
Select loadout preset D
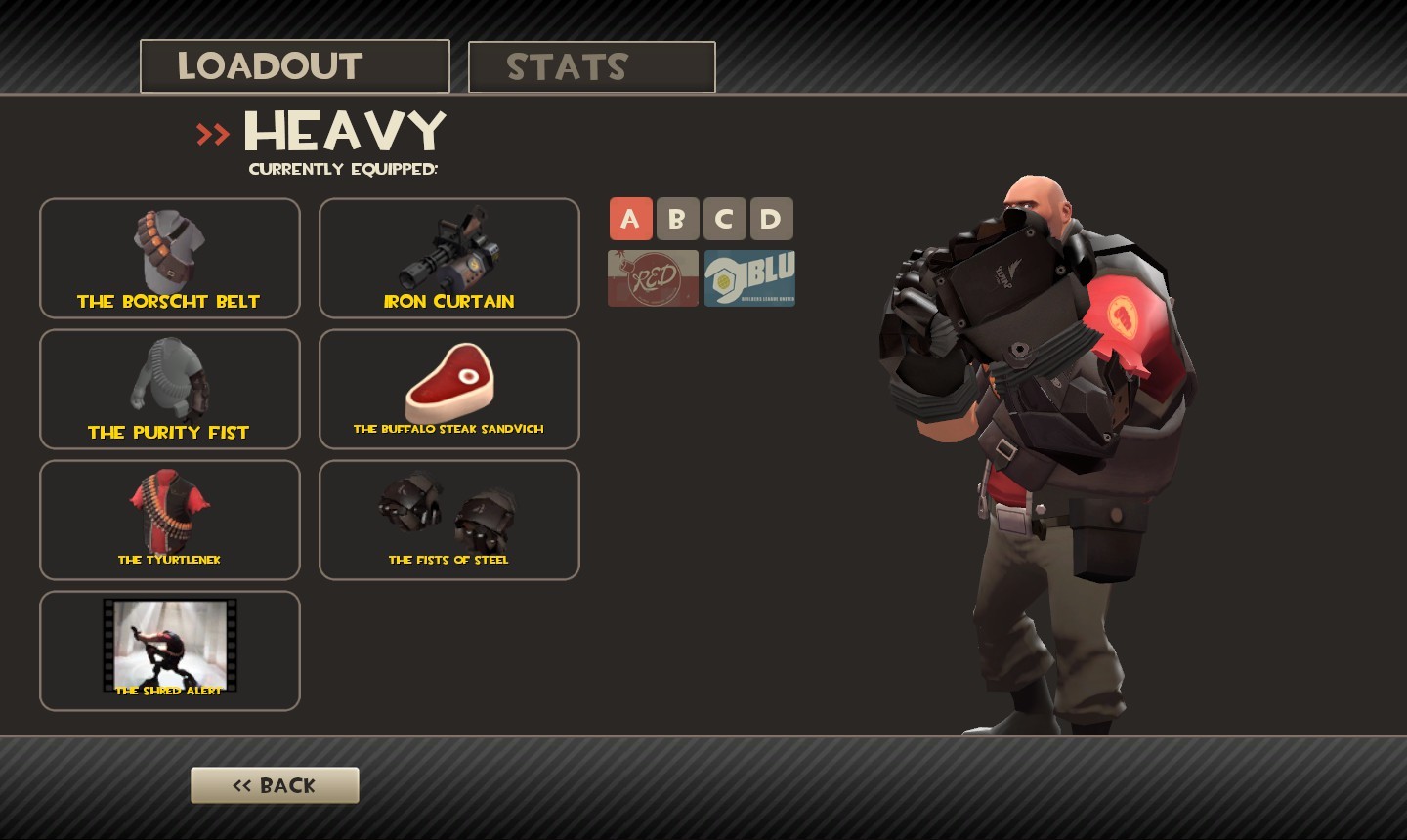click(x=772, y=219)
